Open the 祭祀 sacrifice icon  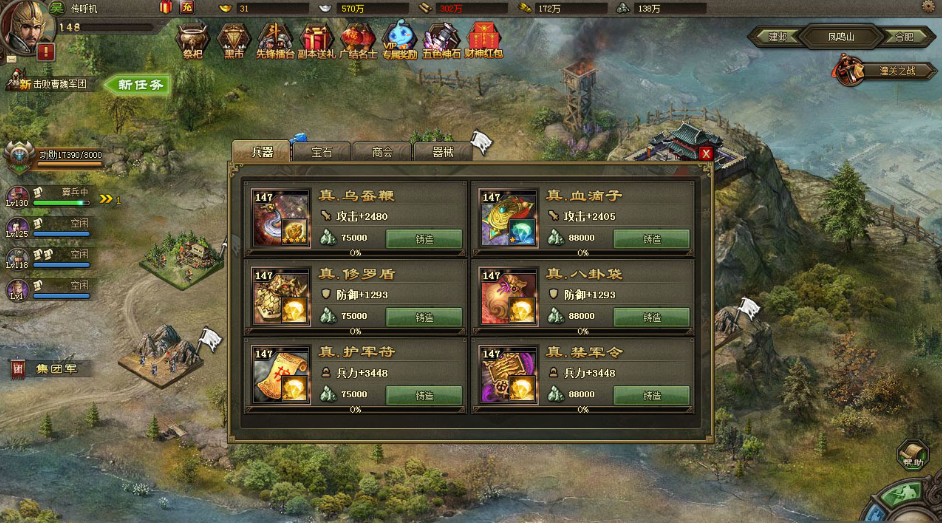click(193, 41)
